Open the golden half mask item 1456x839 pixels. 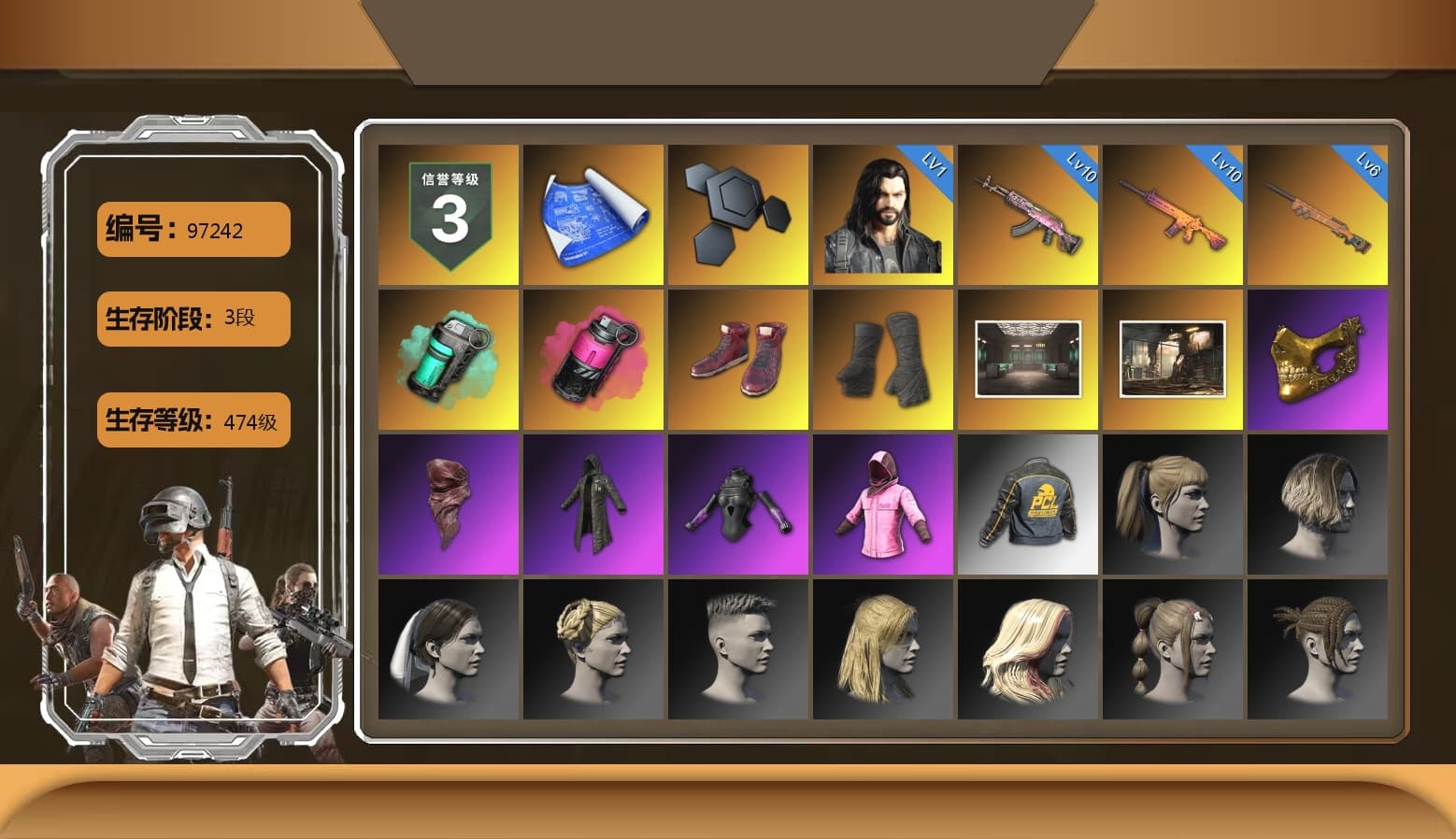[1318, 358]
